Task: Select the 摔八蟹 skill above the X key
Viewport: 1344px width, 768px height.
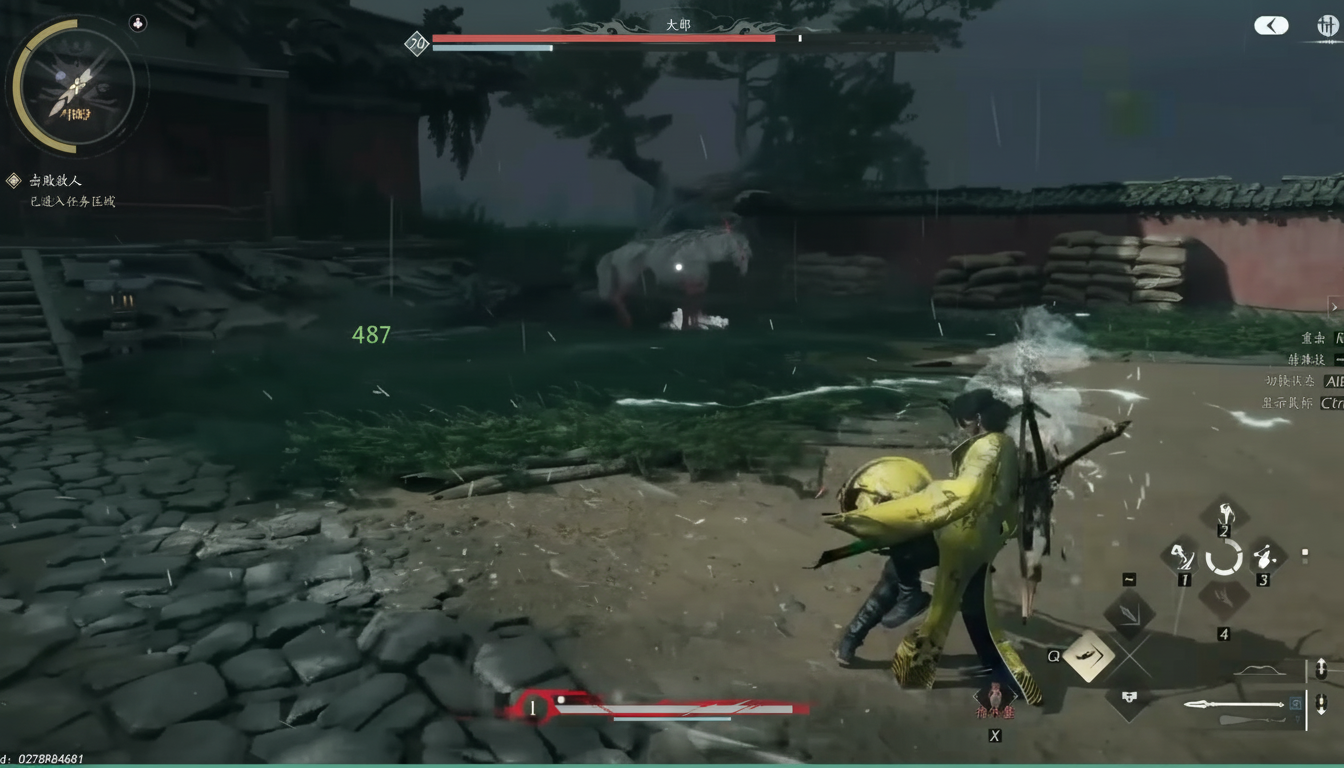Action: pos(995,697)
